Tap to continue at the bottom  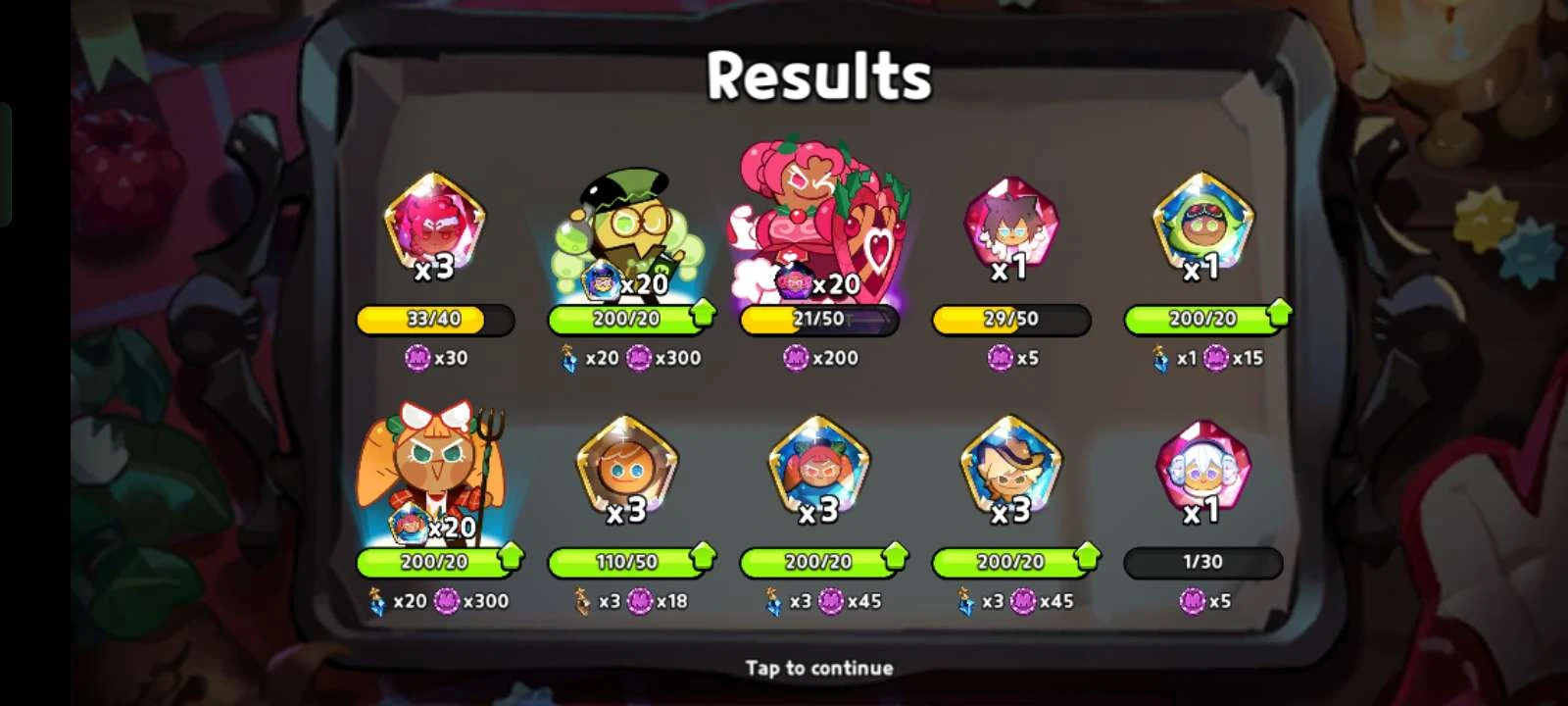[818, 667]
